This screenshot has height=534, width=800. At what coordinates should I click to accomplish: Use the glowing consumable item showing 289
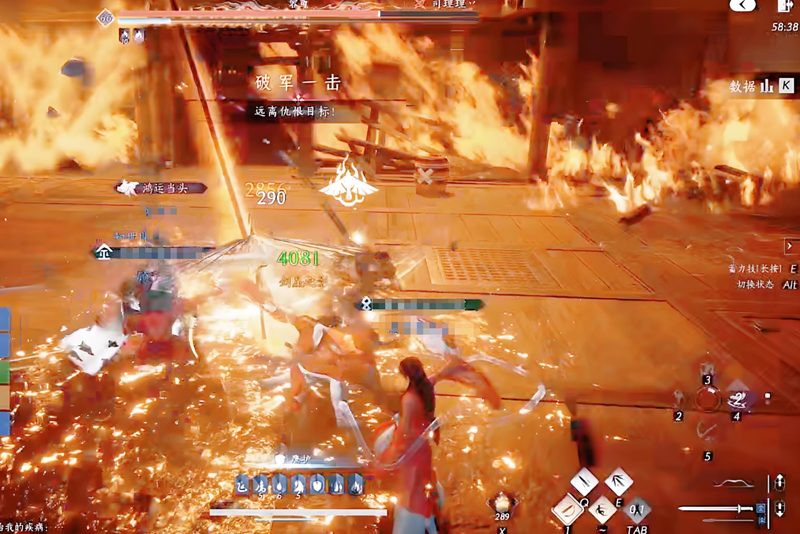tap(502, 501)
